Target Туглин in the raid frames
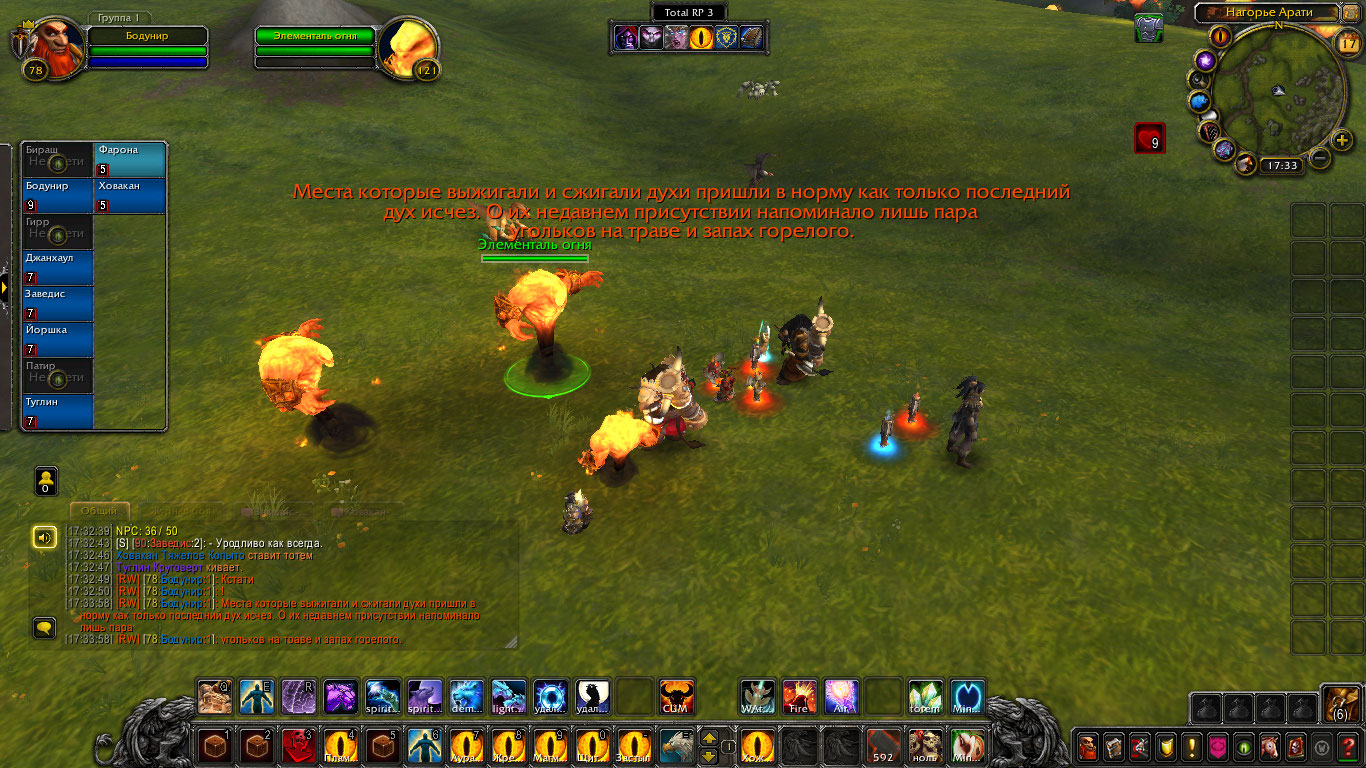Image resolution: width=1366 pixels, height=768 pixels. coord(58,412)
